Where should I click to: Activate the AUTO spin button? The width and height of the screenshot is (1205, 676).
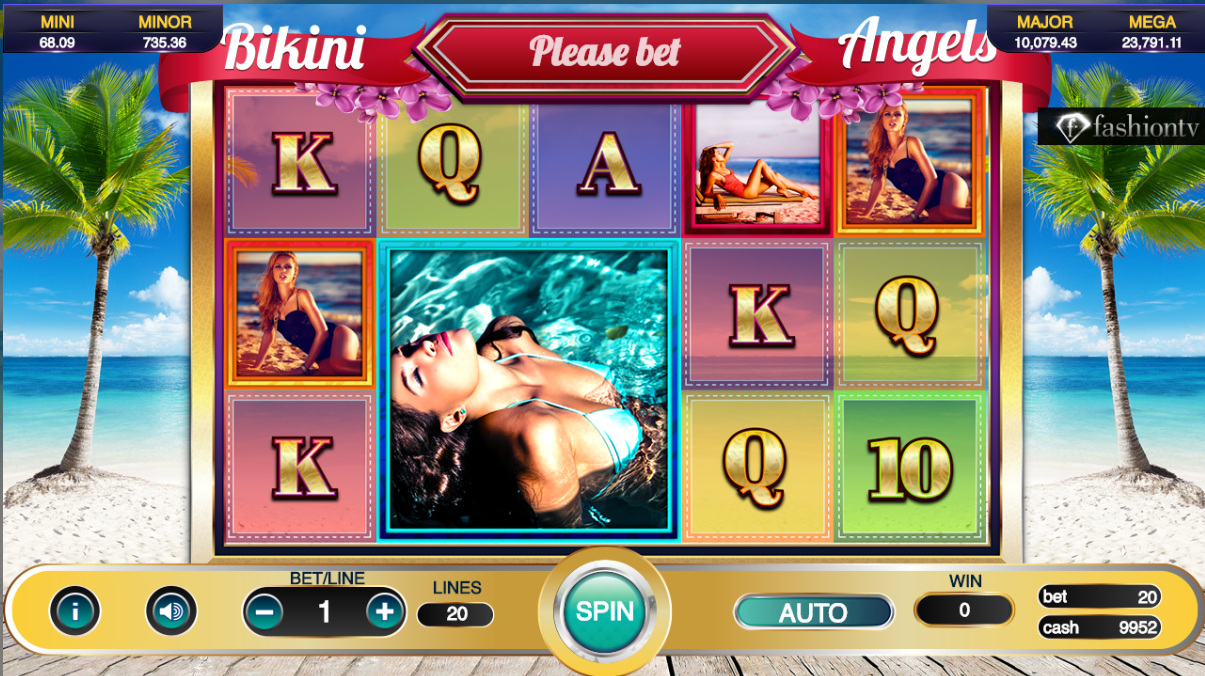pos(813,612)
